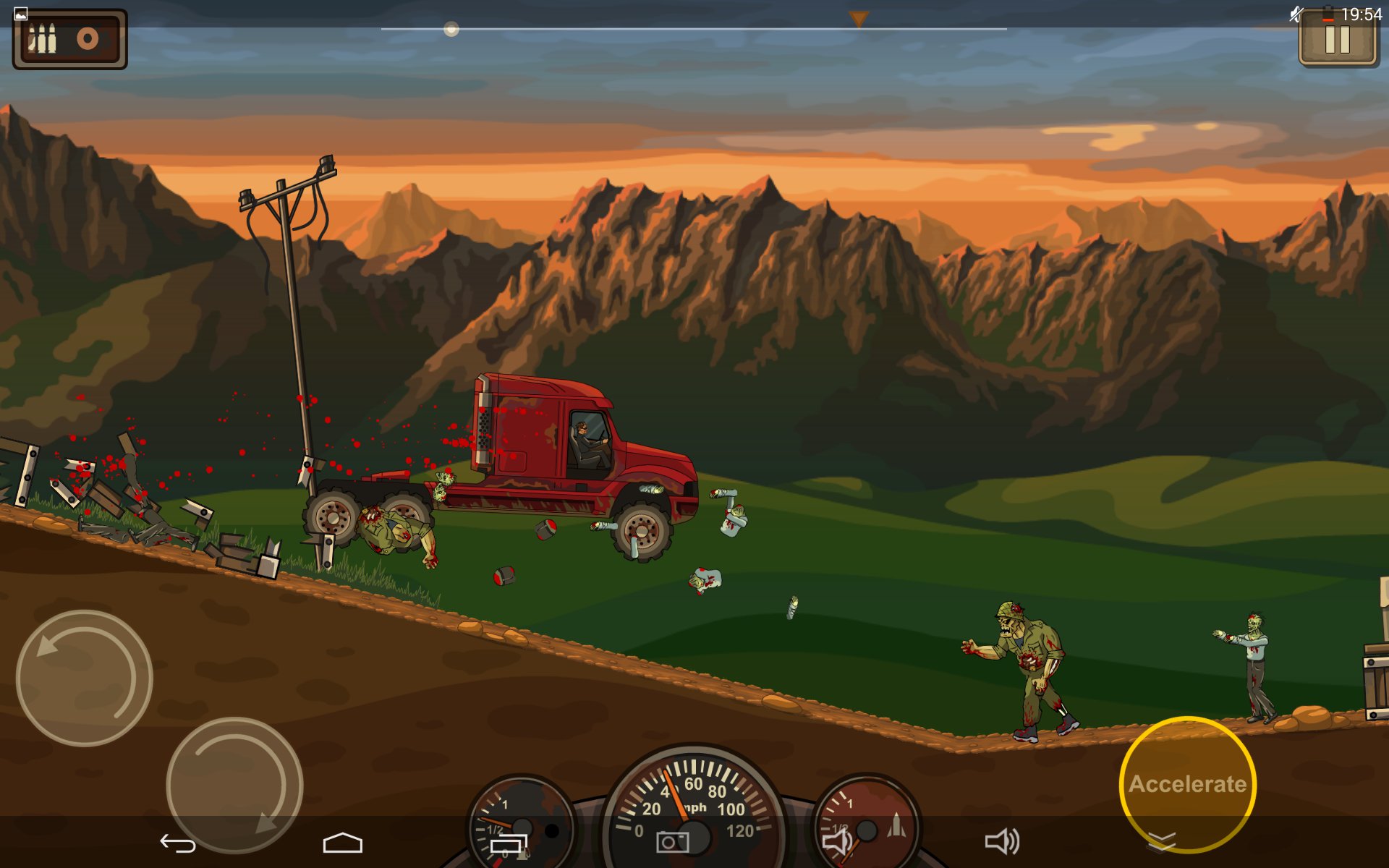Take a screenshot with the camera icon
Screen dimensions: 1389x868
coord(673,842)
